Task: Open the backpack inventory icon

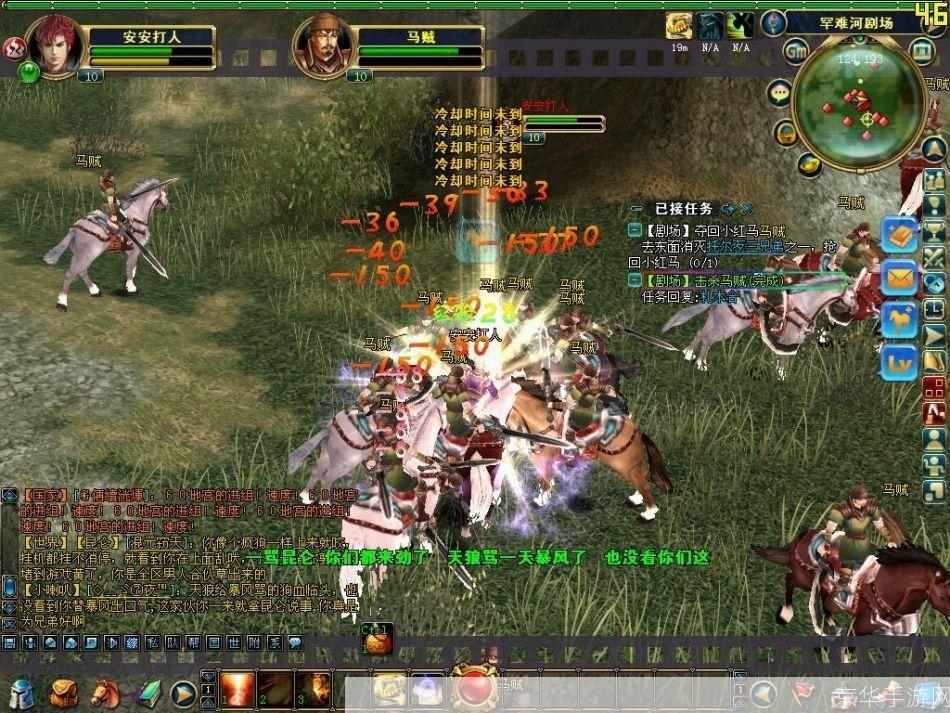Action: pos(63,691)
